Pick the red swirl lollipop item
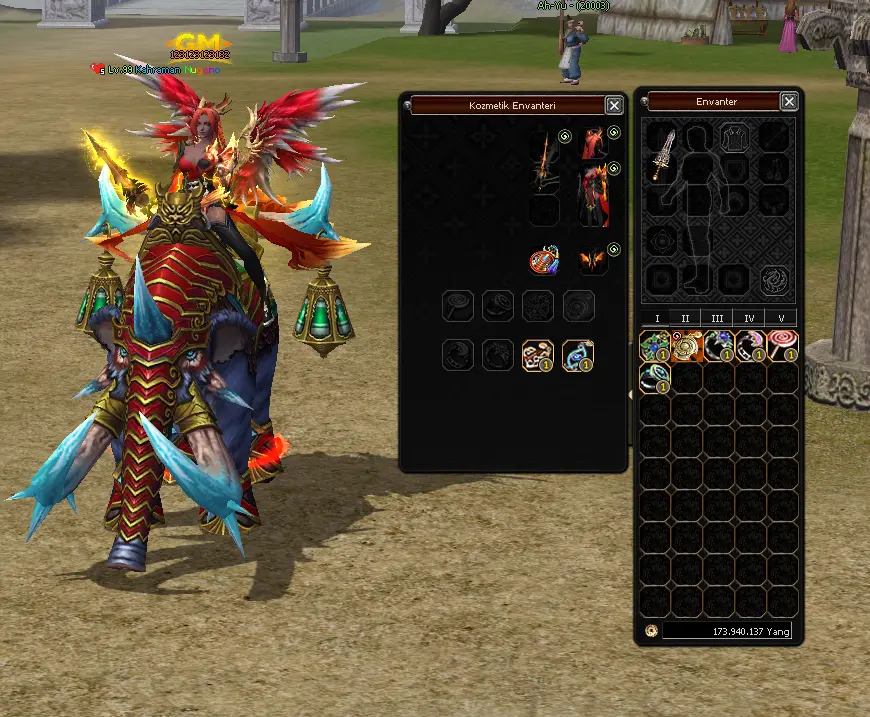Screen dimensions: 870x717 (x=783, y=346)
